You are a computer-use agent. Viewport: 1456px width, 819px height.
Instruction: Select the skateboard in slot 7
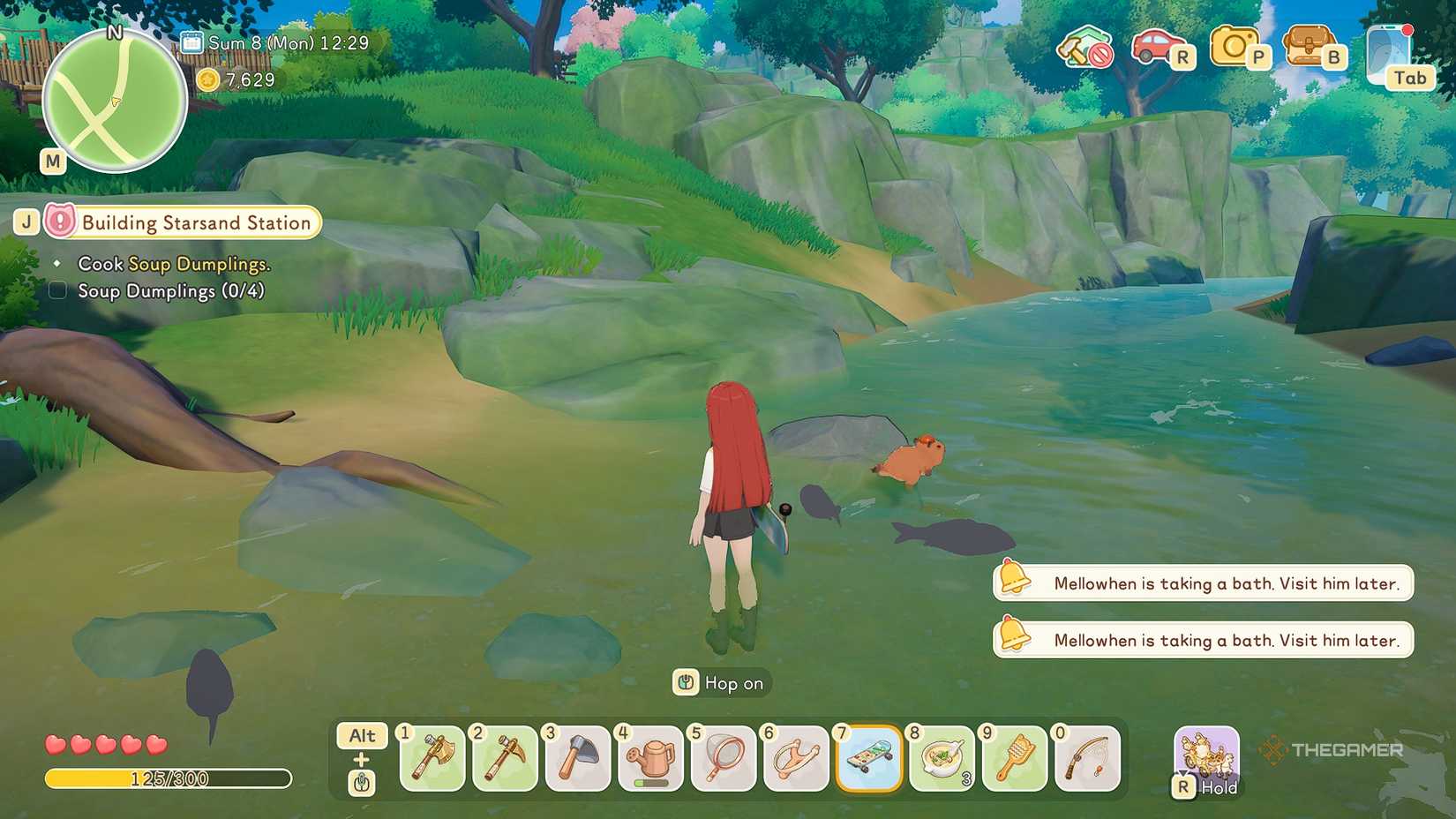pos(870,759)
